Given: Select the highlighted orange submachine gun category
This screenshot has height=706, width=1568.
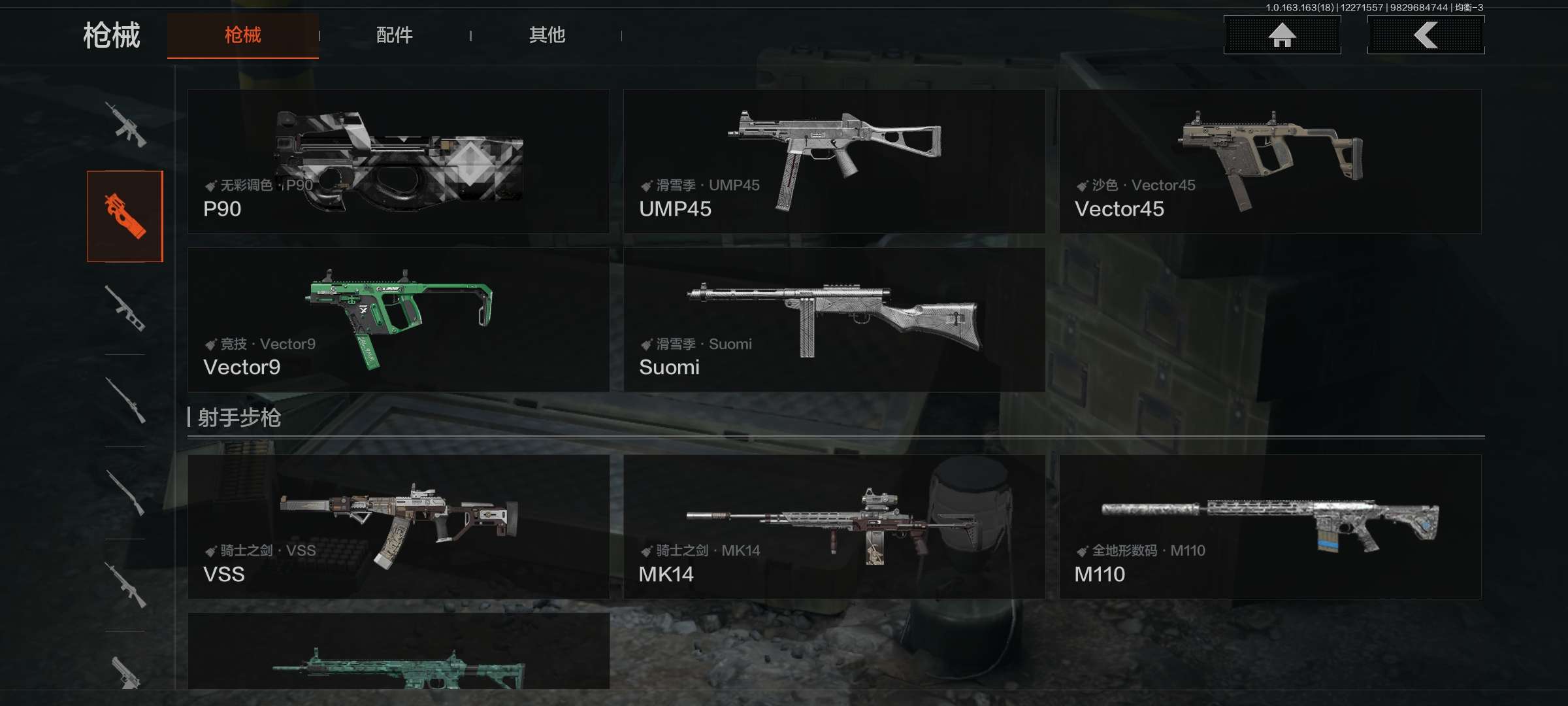Looking at the screenshot, I should (125, 216).
